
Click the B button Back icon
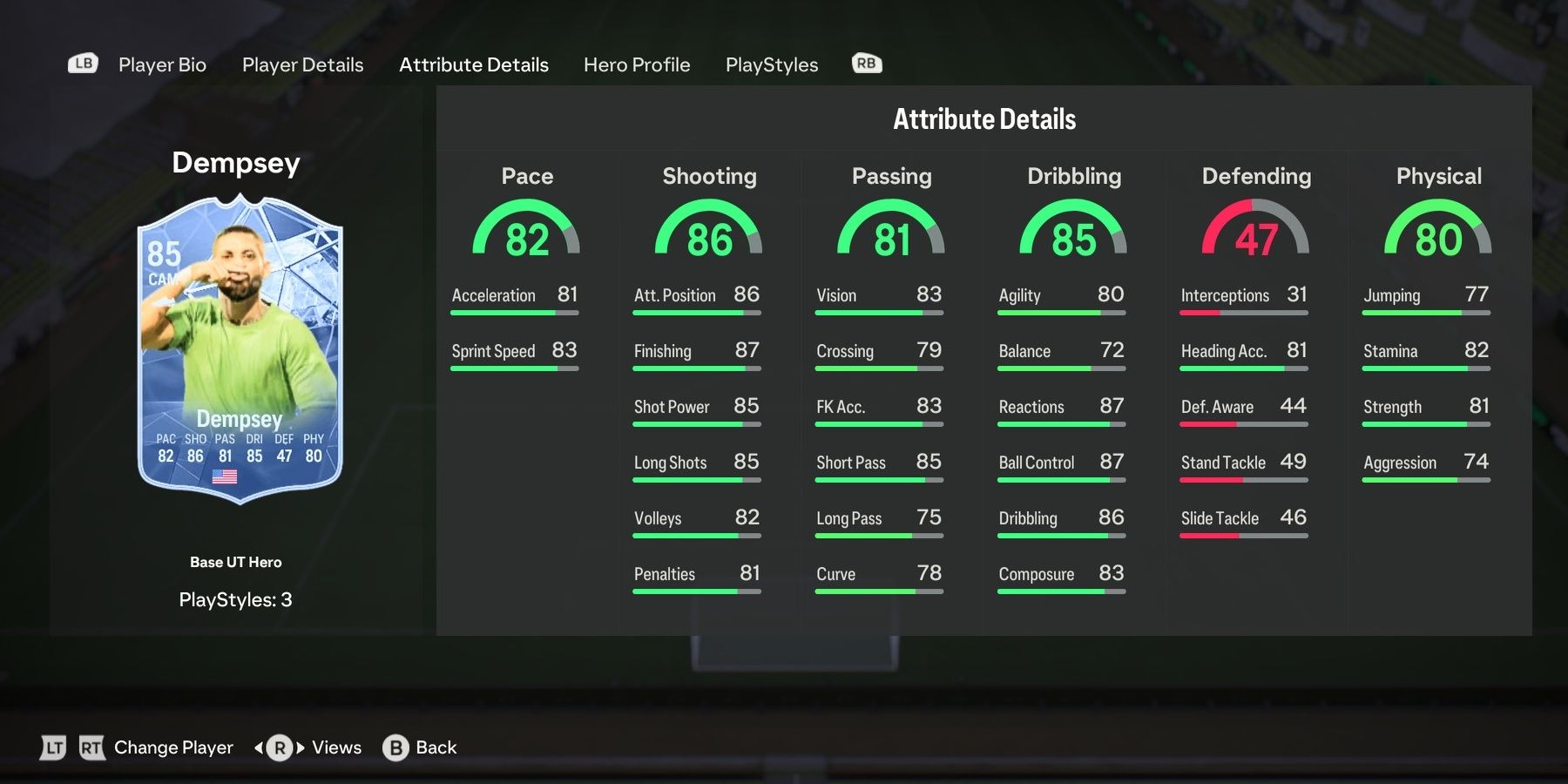pyautogui.click(x=395, y=747)
